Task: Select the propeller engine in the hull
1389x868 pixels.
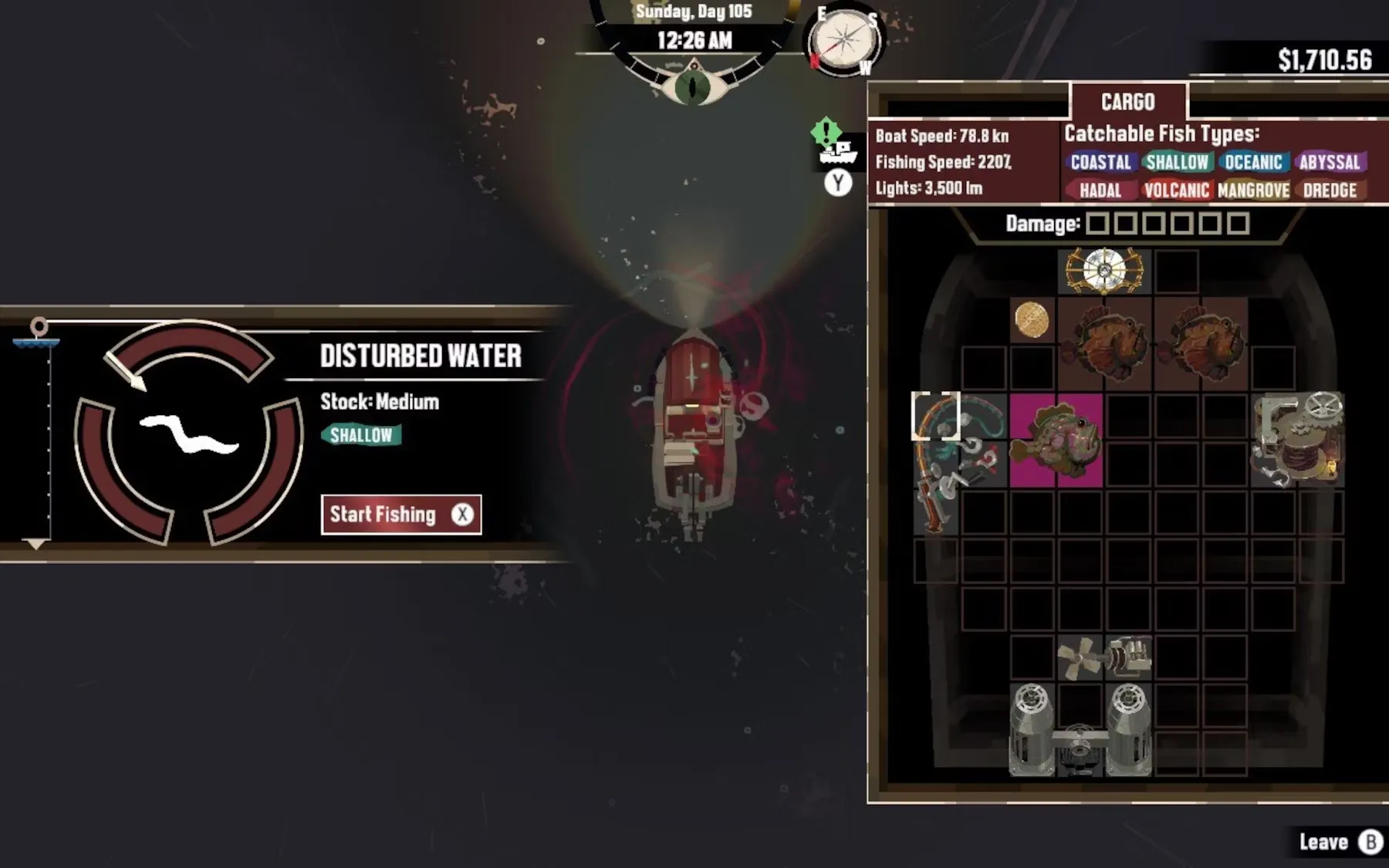Action: pyautogui.click(x=1103, y=658)
